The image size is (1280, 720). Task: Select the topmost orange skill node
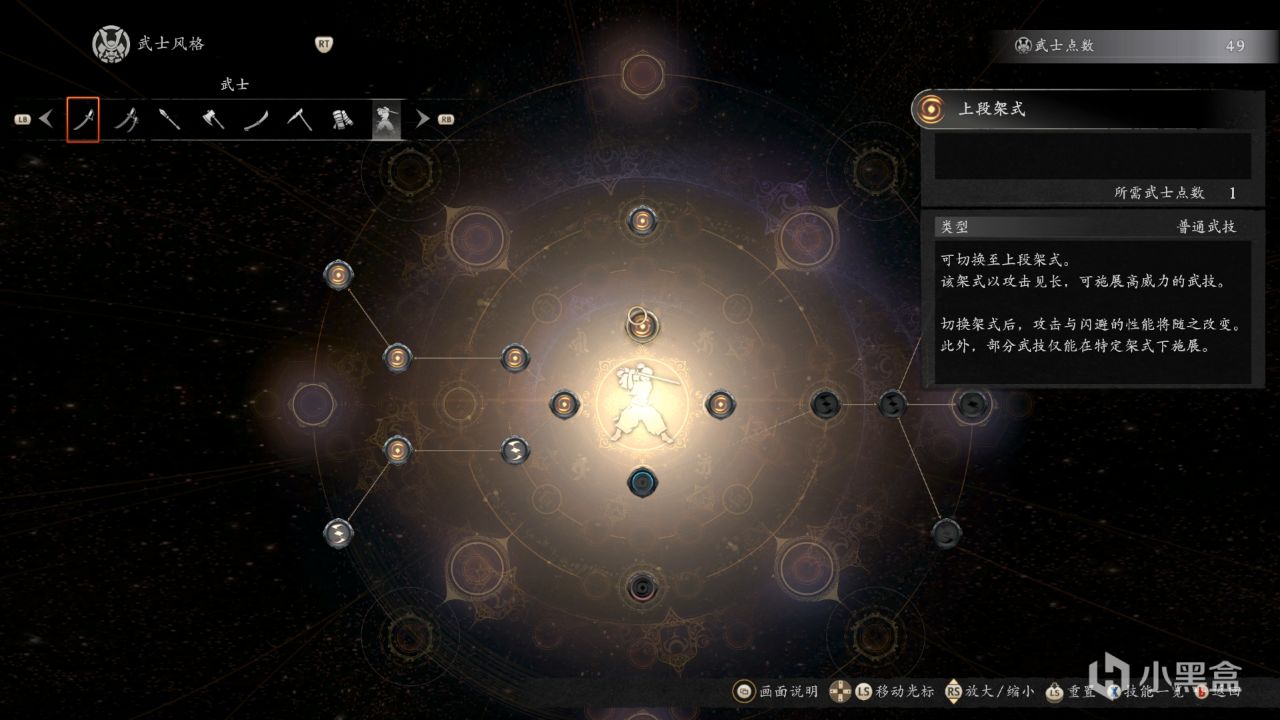pyautogui.click(x=641, y=221)
